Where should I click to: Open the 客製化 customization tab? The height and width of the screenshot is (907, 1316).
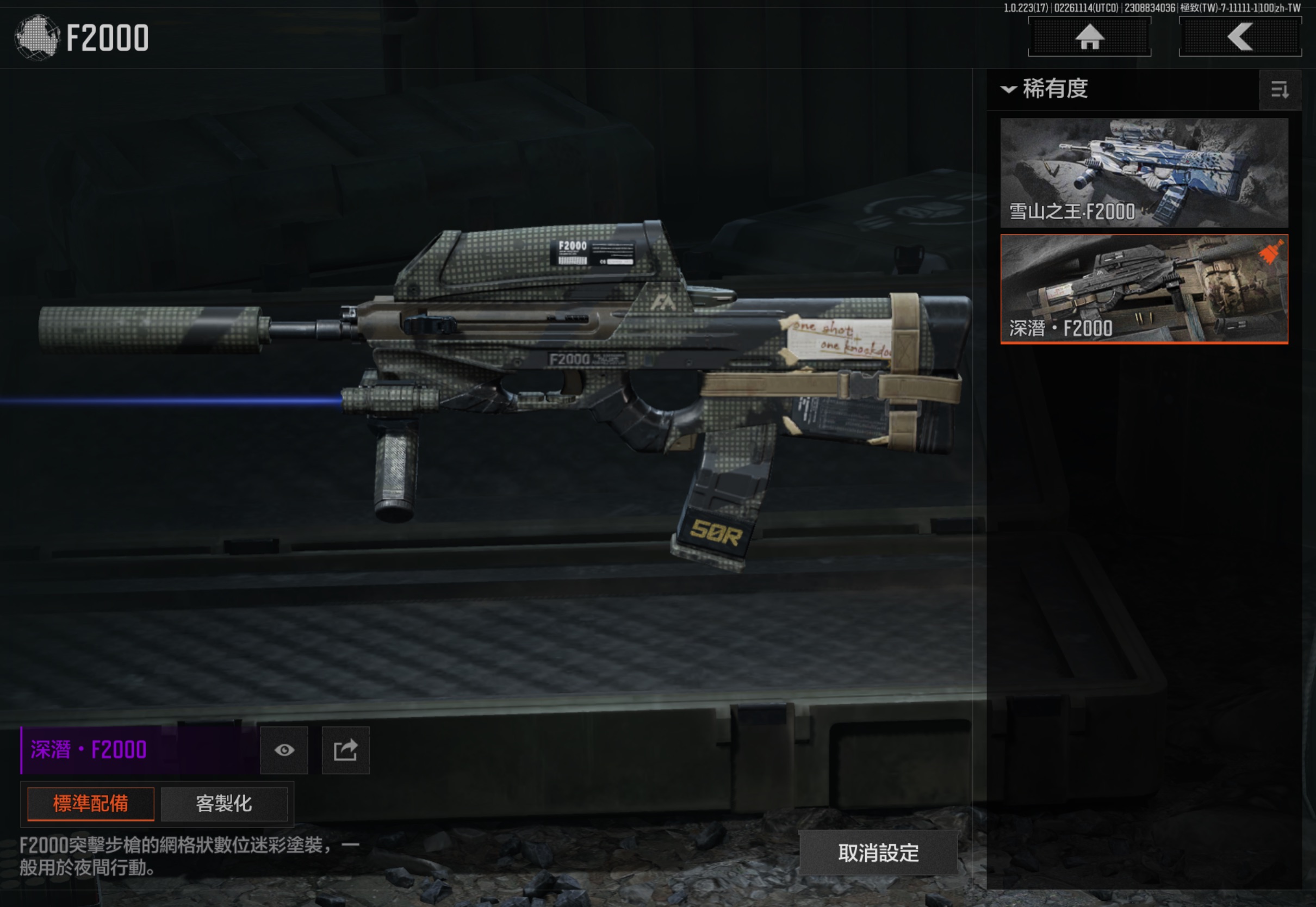224,804
